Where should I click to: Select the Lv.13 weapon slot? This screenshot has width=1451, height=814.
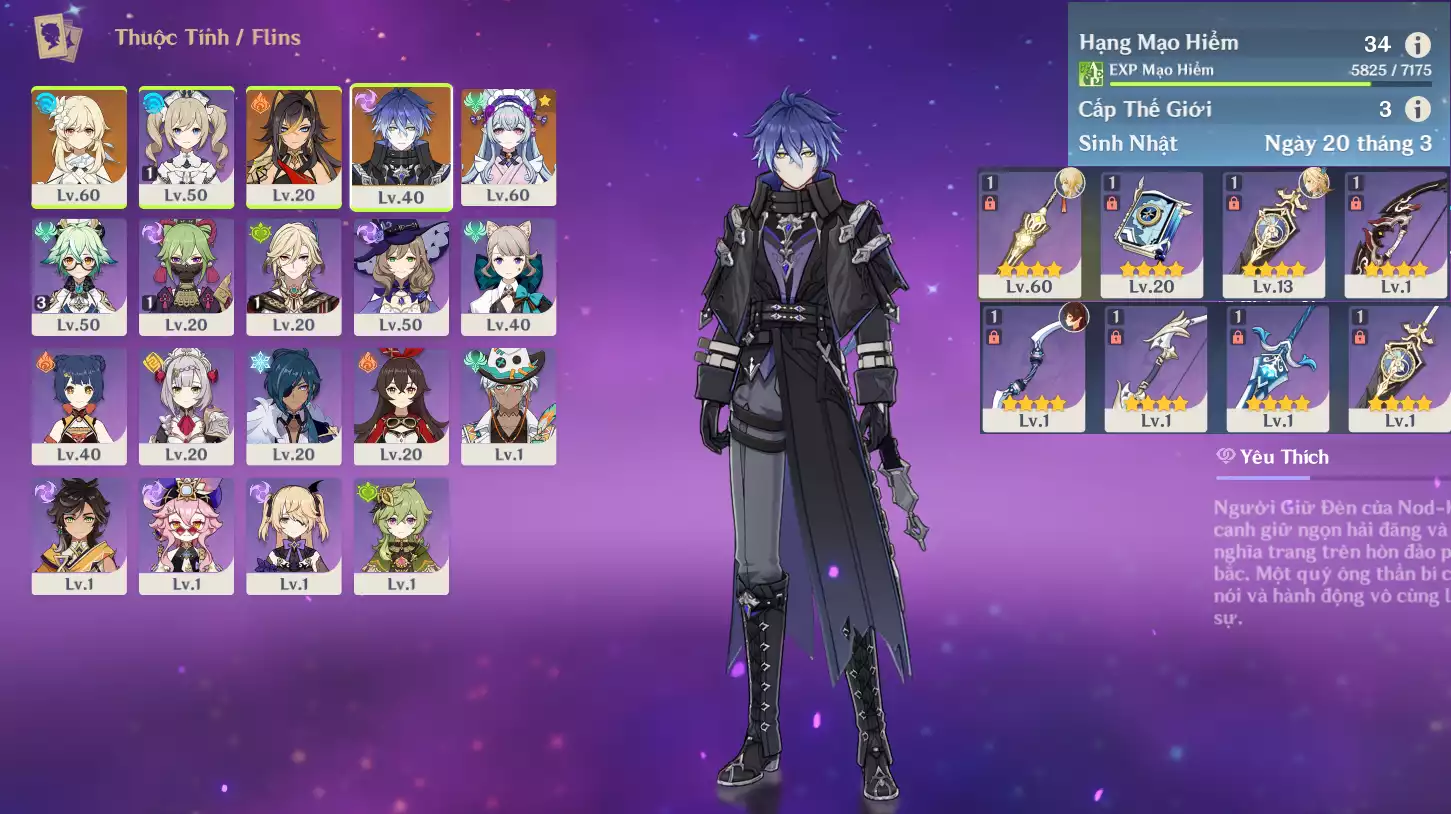coord(1273,234)
